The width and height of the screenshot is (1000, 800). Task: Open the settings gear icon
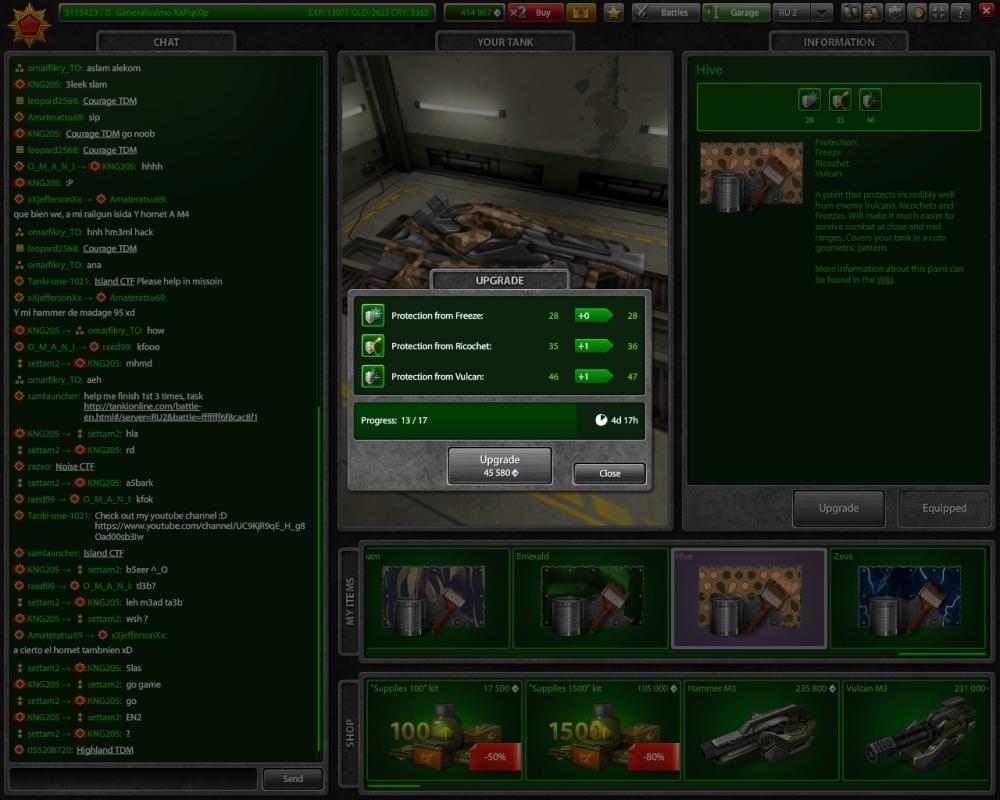point(893,13)
